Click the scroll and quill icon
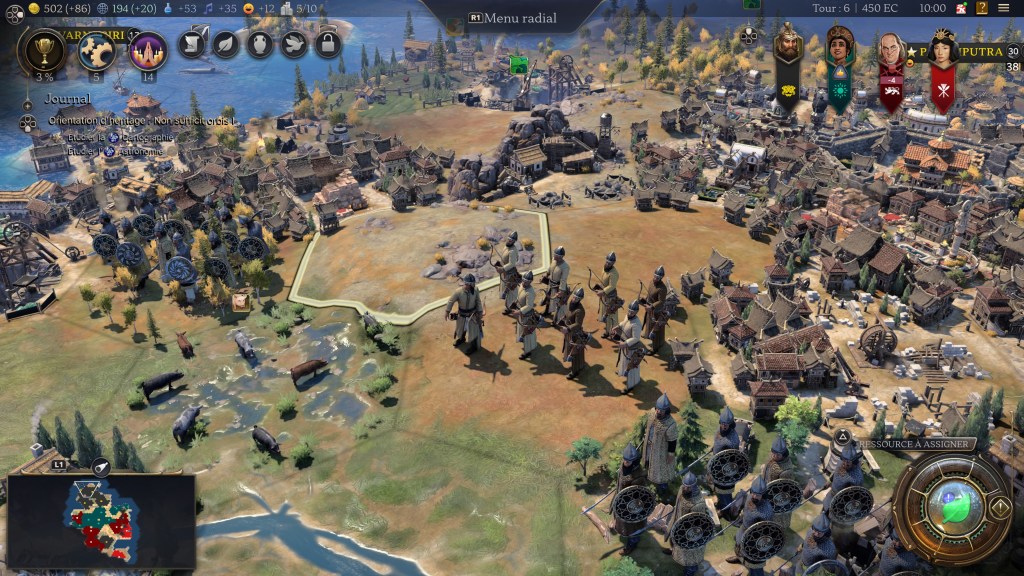 [192, 44]
